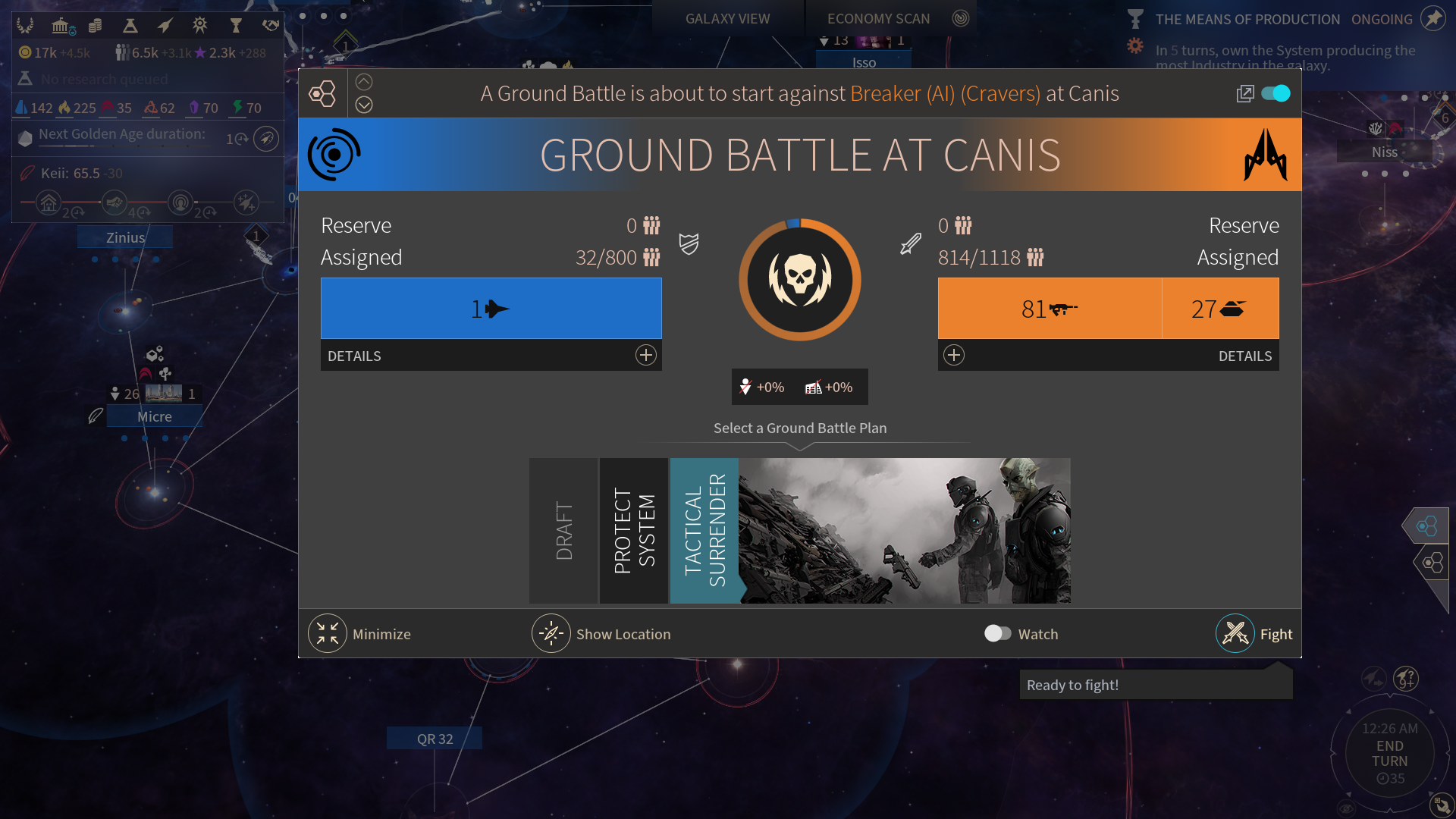Viewport: 1456px width, 819px height.
Task: Choose the Protect System battle plan
Action: [x=634, y=531]
